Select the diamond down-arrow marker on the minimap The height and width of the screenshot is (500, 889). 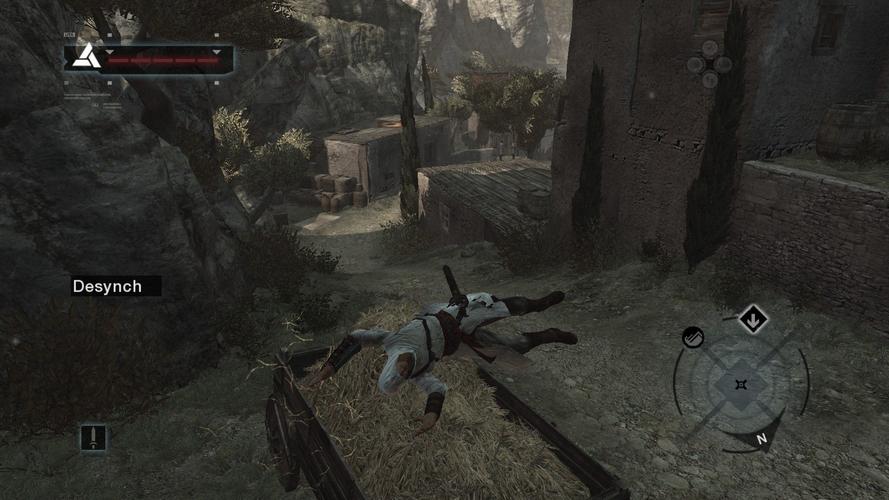point(753,320)
